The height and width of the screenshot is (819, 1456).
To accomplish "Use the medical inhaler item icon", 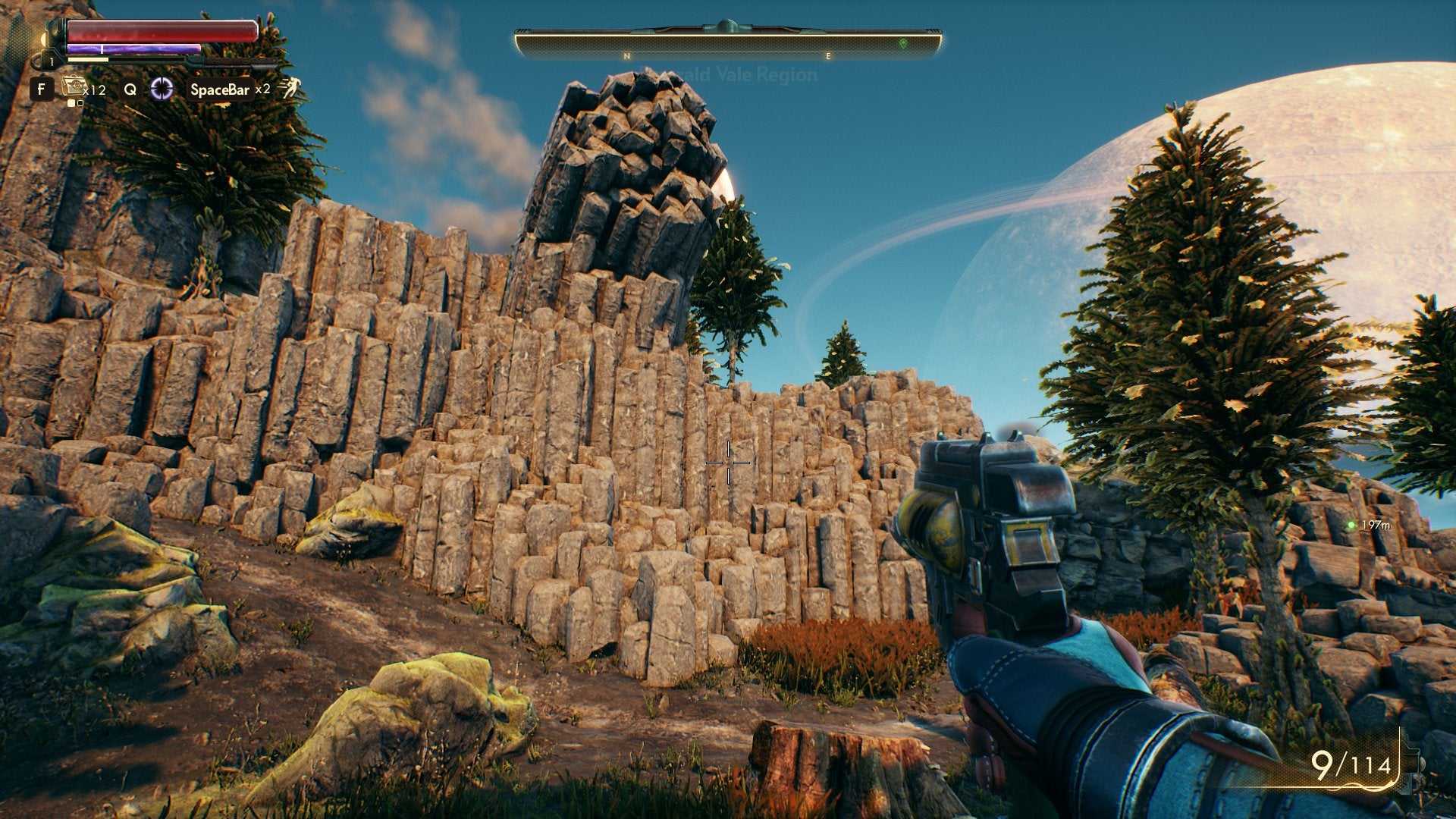I will [74, 88].
